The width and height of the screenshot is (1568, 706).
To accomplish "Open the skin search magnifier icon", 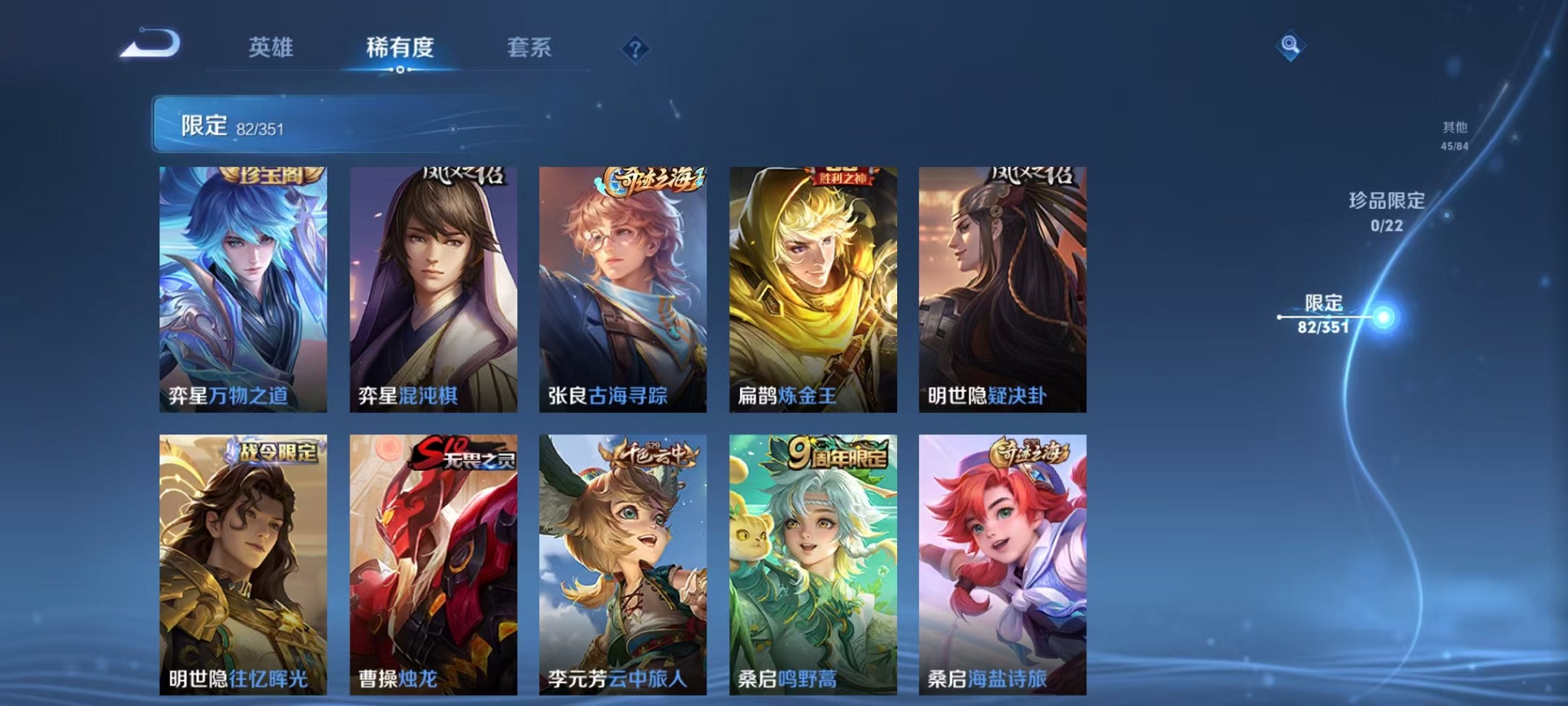I will 1291,45.
